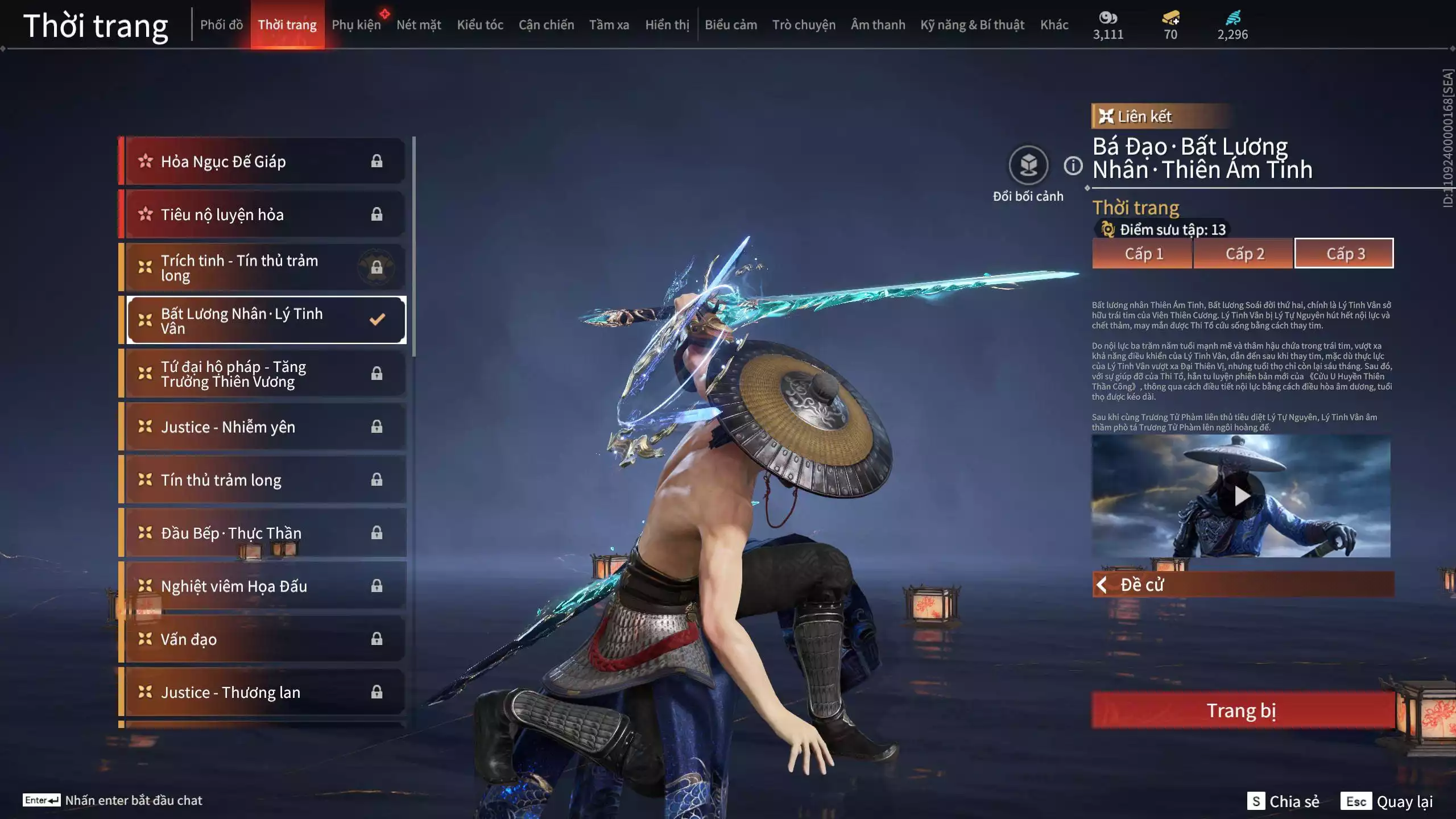Select the Nét mặt tab
The image size is (1456, 819).
click(419, 25)
